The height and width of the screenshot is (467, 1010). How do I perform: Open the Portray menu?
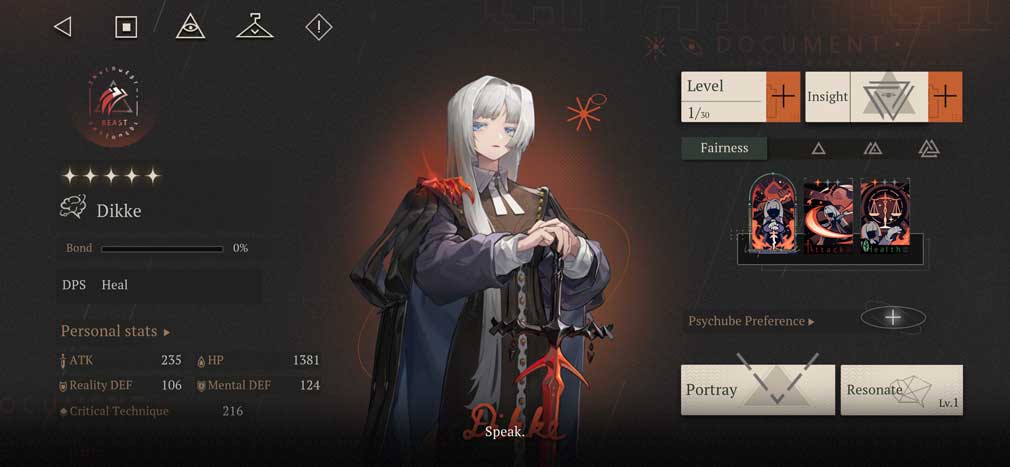[757, 389]
